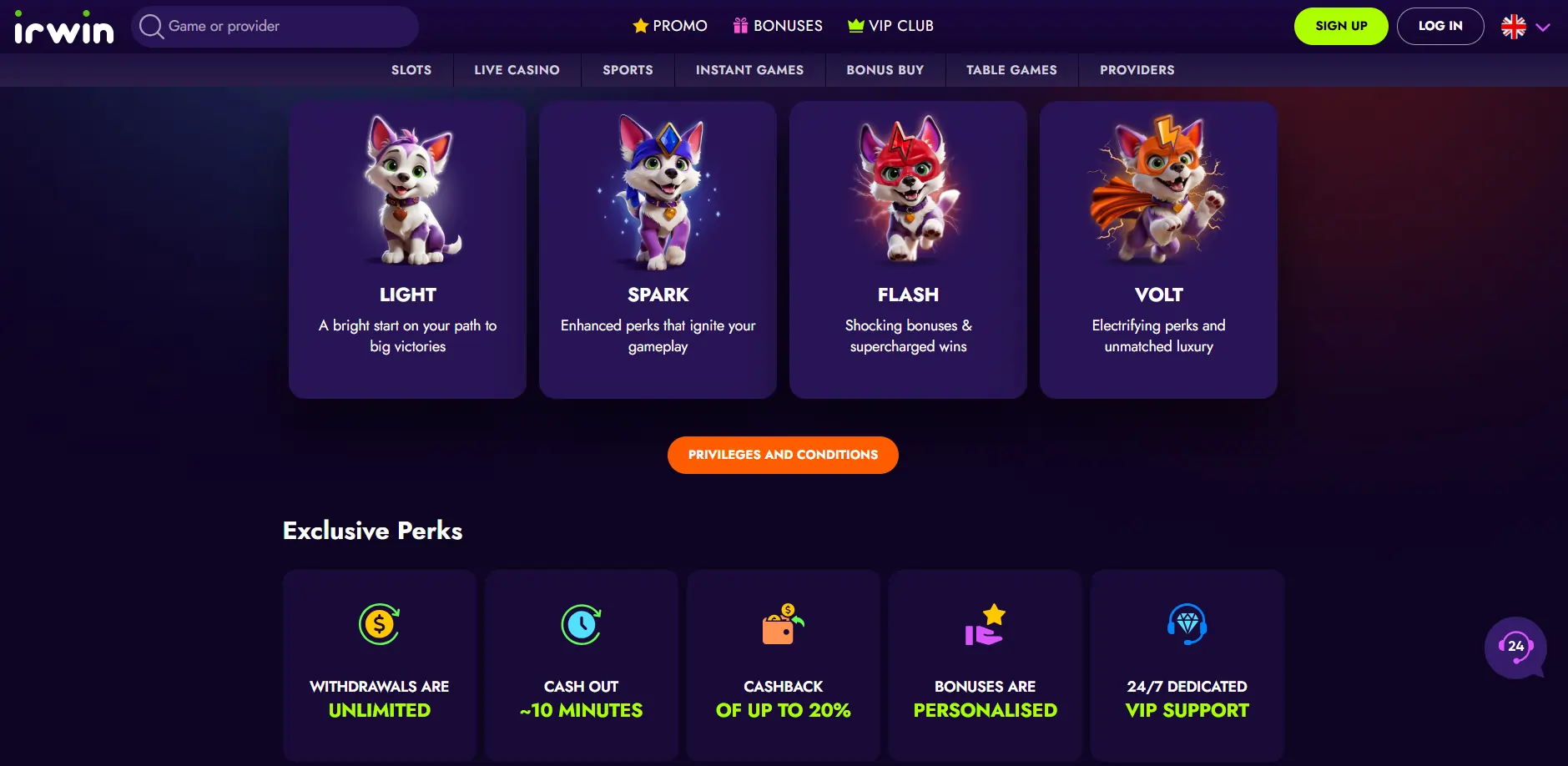Show the Table Games category
The height and width of the screenshot is (766, 1568).
[x=1011, y=70]
